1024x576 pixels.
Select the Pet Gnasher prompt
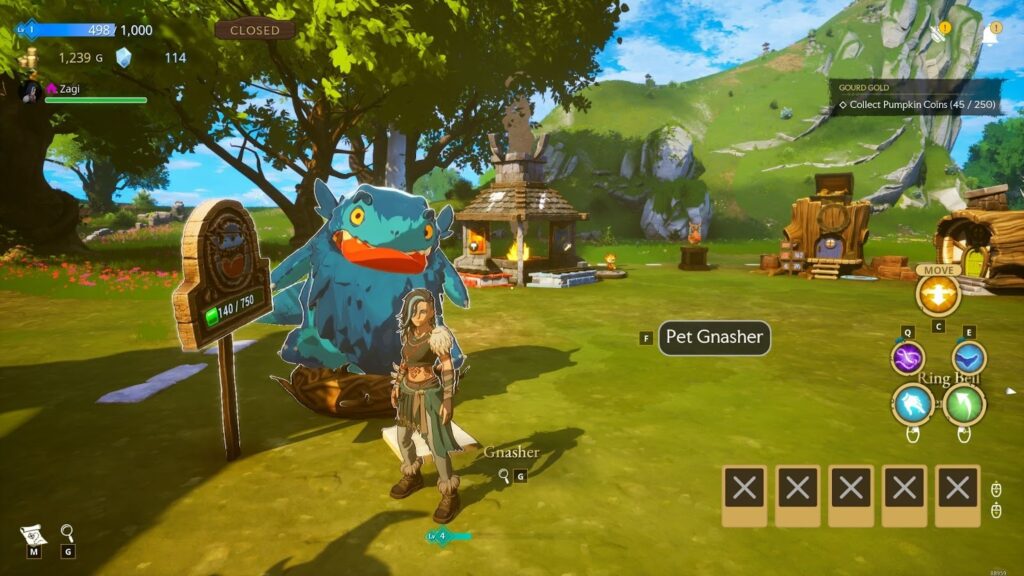[714, 338]
